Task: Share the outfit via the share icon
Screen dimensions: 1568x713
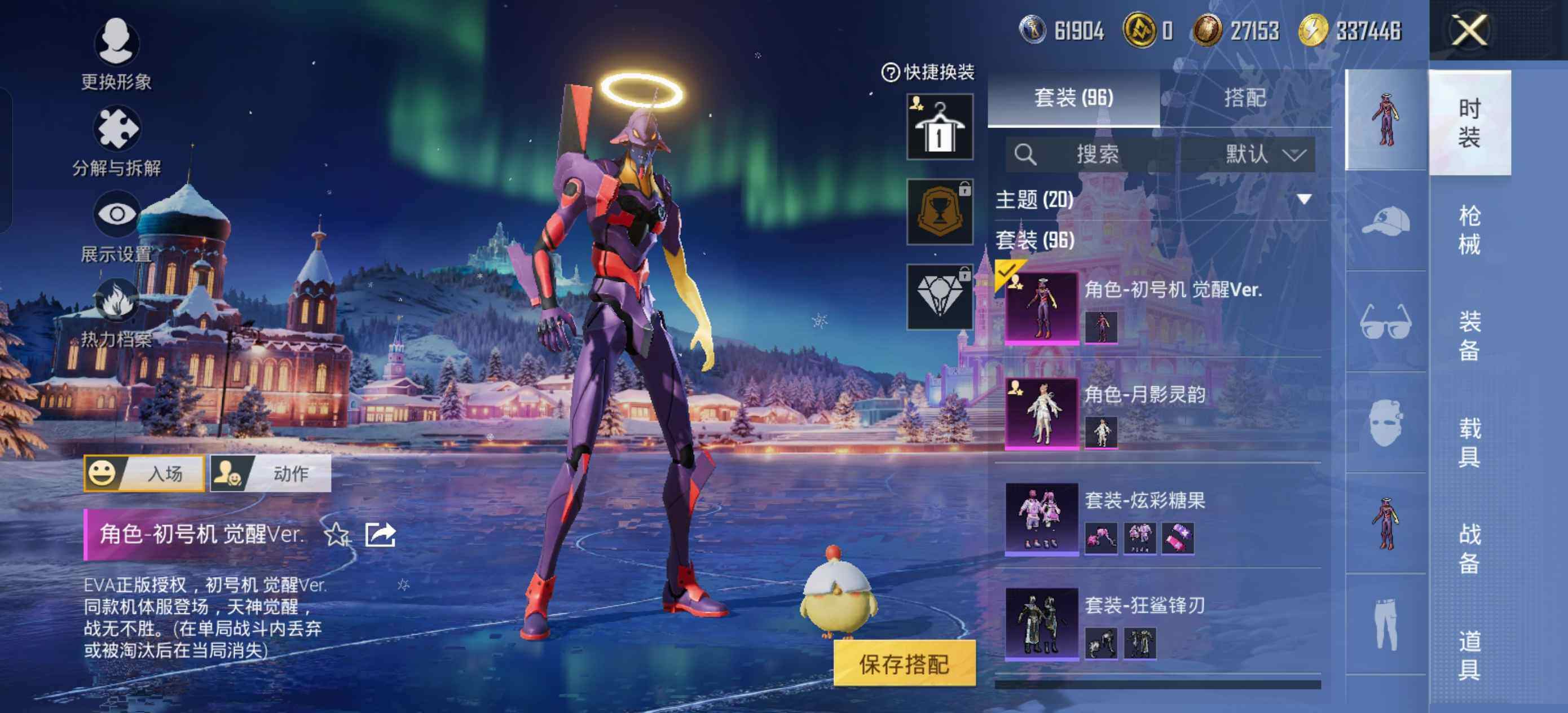Action: pyautogui.click(x=380, y=535)
